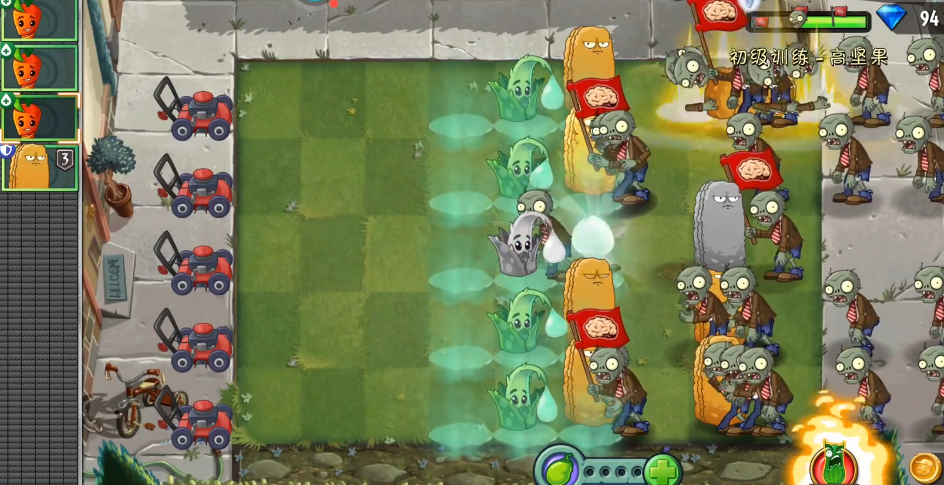The height and width of the screenshot is (485, 944).
Task: Click the blue gem currency icon
Action: tap(891, 17)
